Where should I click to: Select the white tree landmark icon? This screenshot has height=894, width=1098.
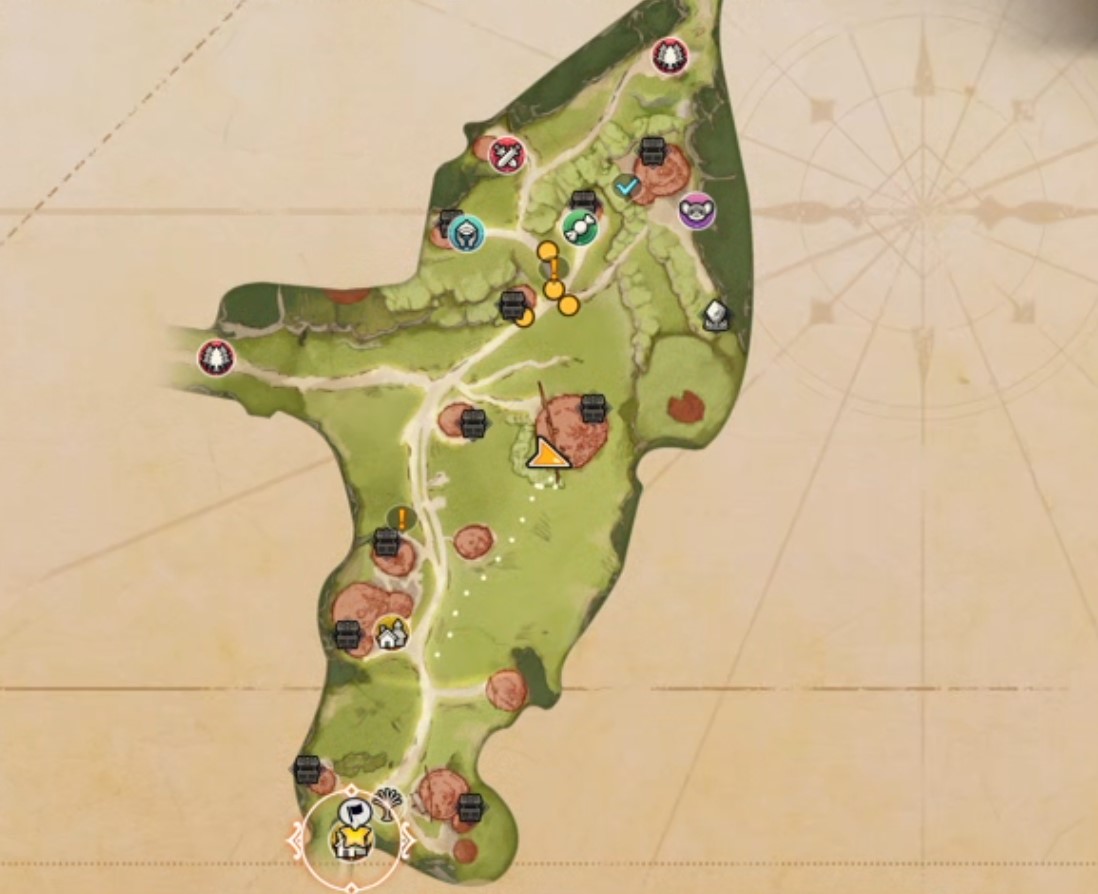[x=386, y=803]
